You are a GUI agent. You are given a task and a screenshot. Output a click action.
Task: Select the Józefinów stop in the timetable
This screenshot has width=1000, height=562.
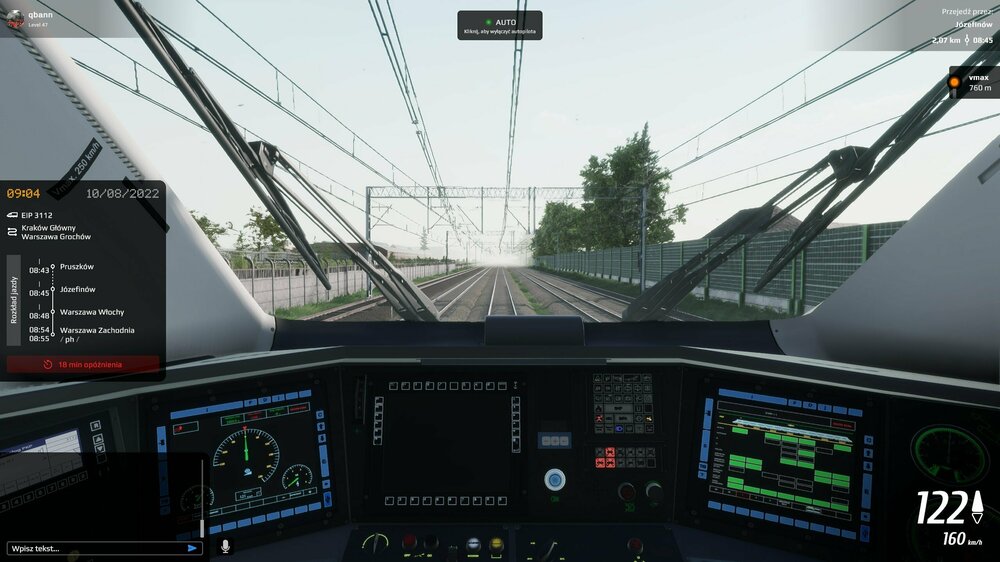[78, 289]
